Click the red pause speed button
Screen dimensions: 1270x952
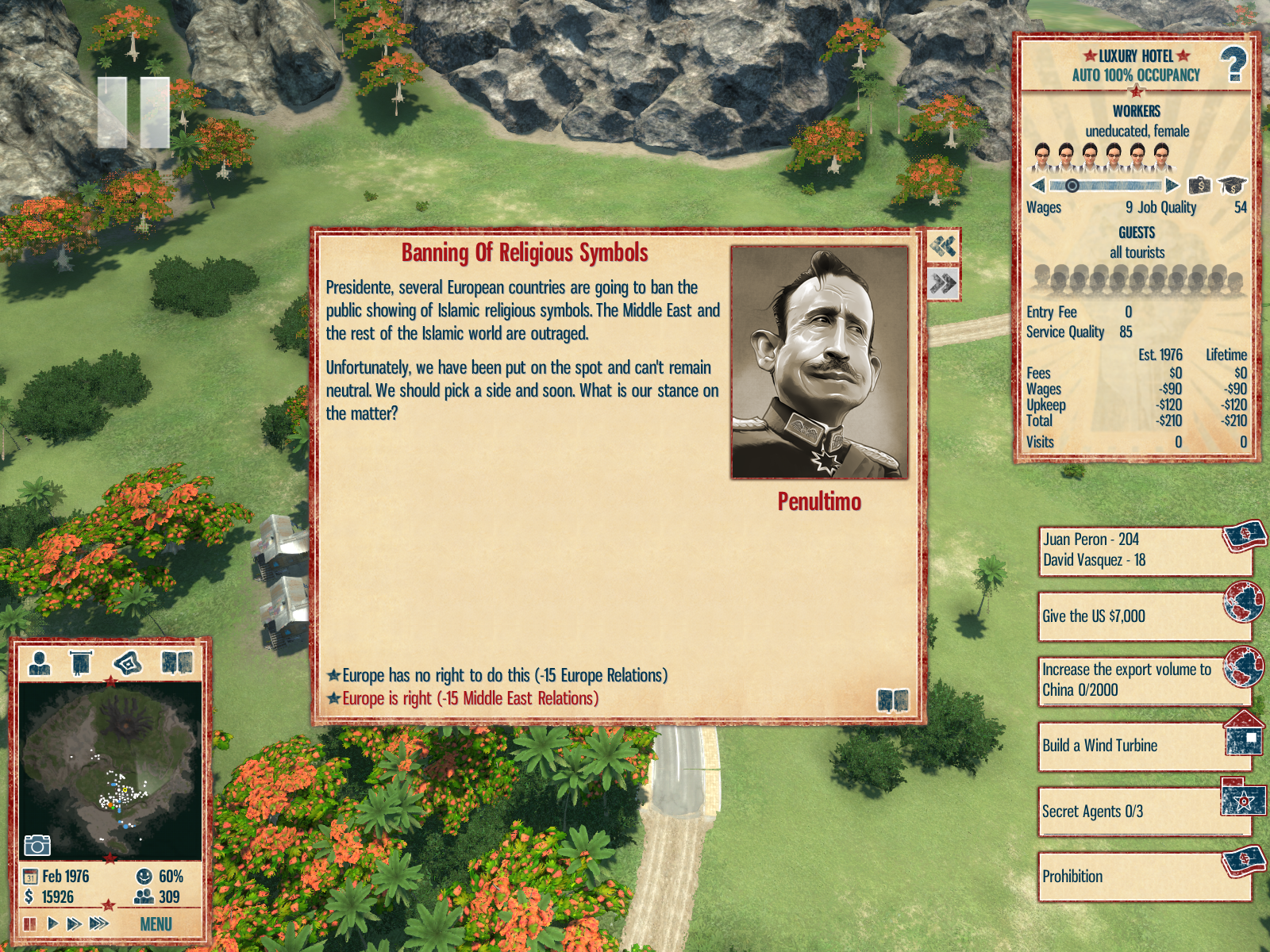[30, 923]
